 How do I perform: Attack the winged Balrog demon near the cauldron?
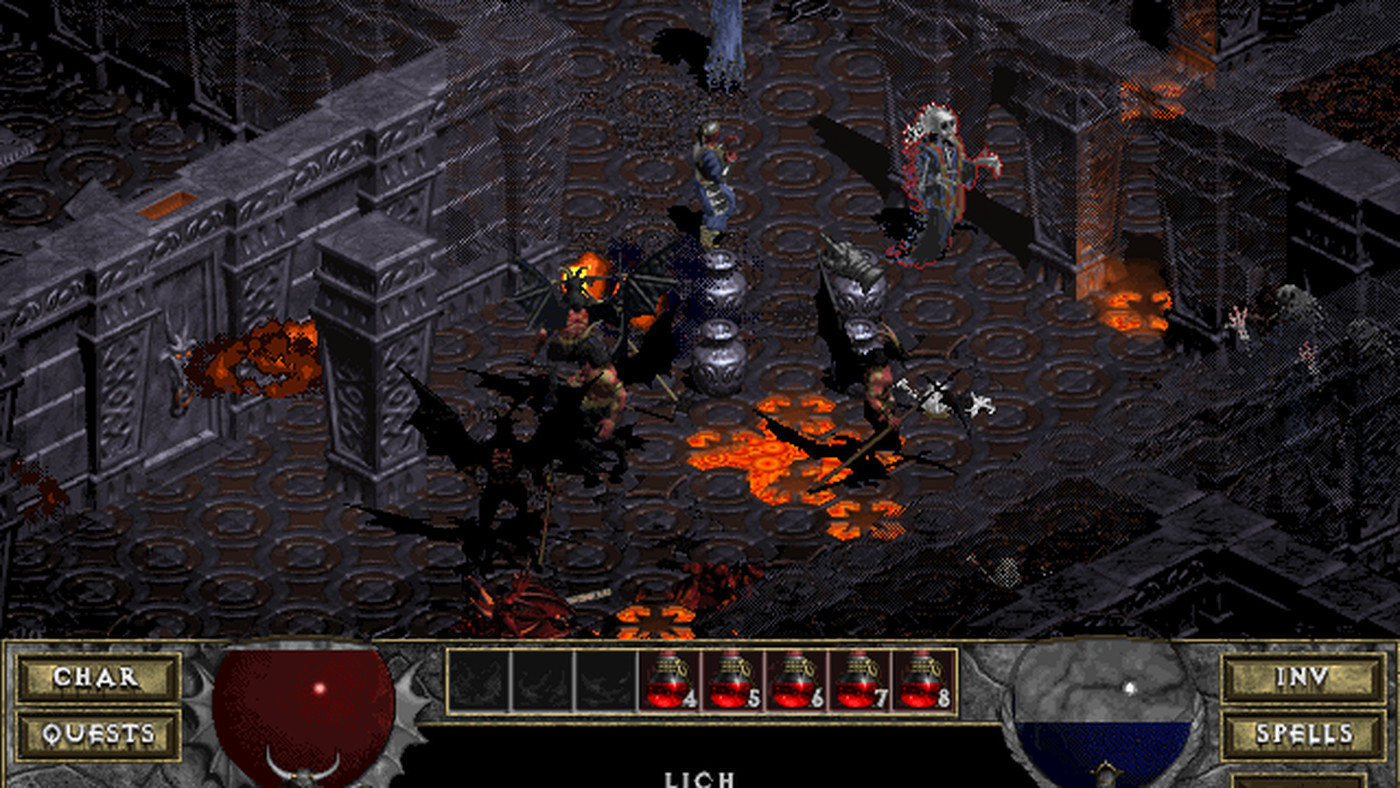[x=585, y=320]
